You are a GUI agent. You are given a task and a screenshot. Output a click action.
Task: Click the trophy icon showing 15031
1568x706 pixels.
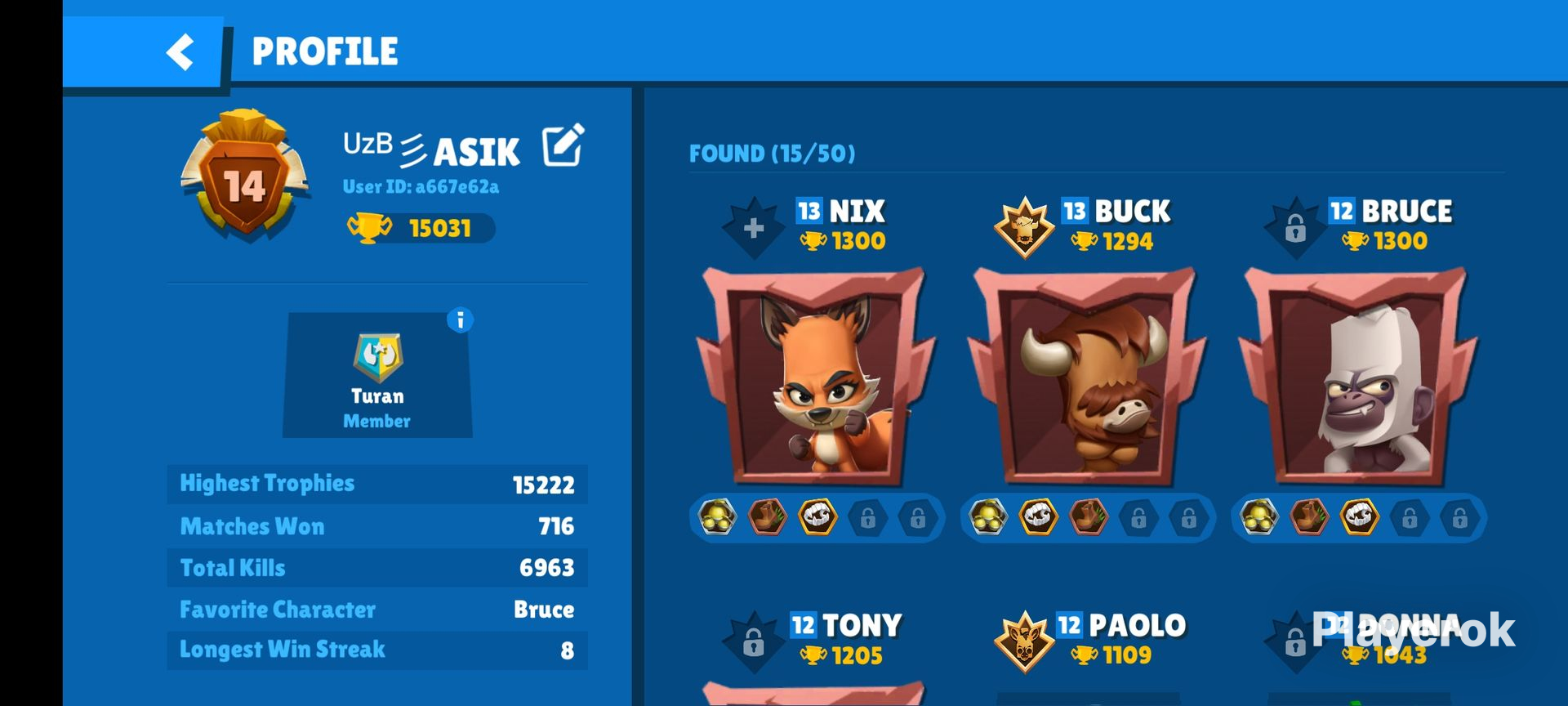(x=375, y=228)
